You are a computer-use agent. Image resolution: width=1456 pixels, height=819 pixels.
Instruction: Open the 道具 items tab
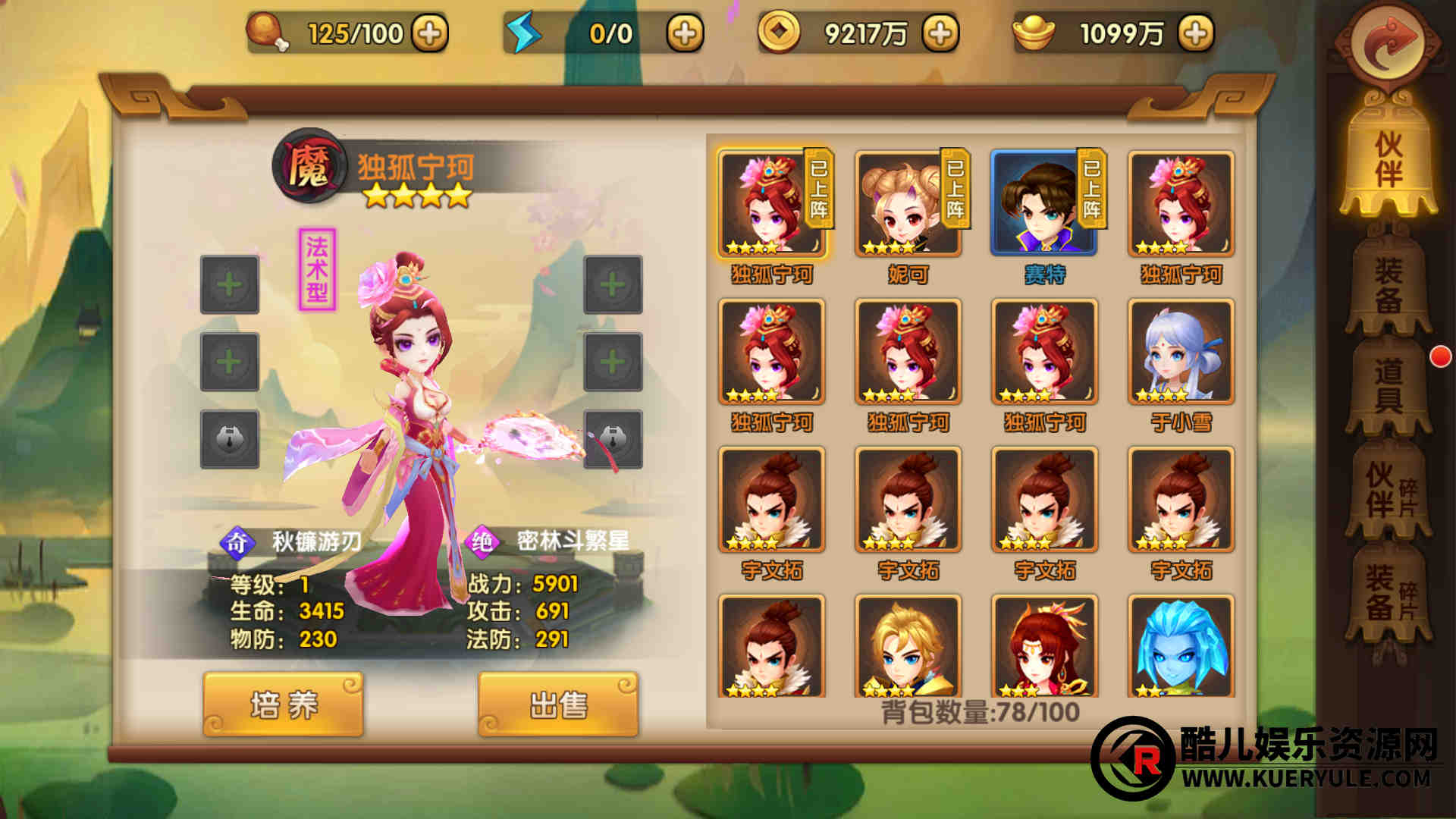click(1389, 385)
